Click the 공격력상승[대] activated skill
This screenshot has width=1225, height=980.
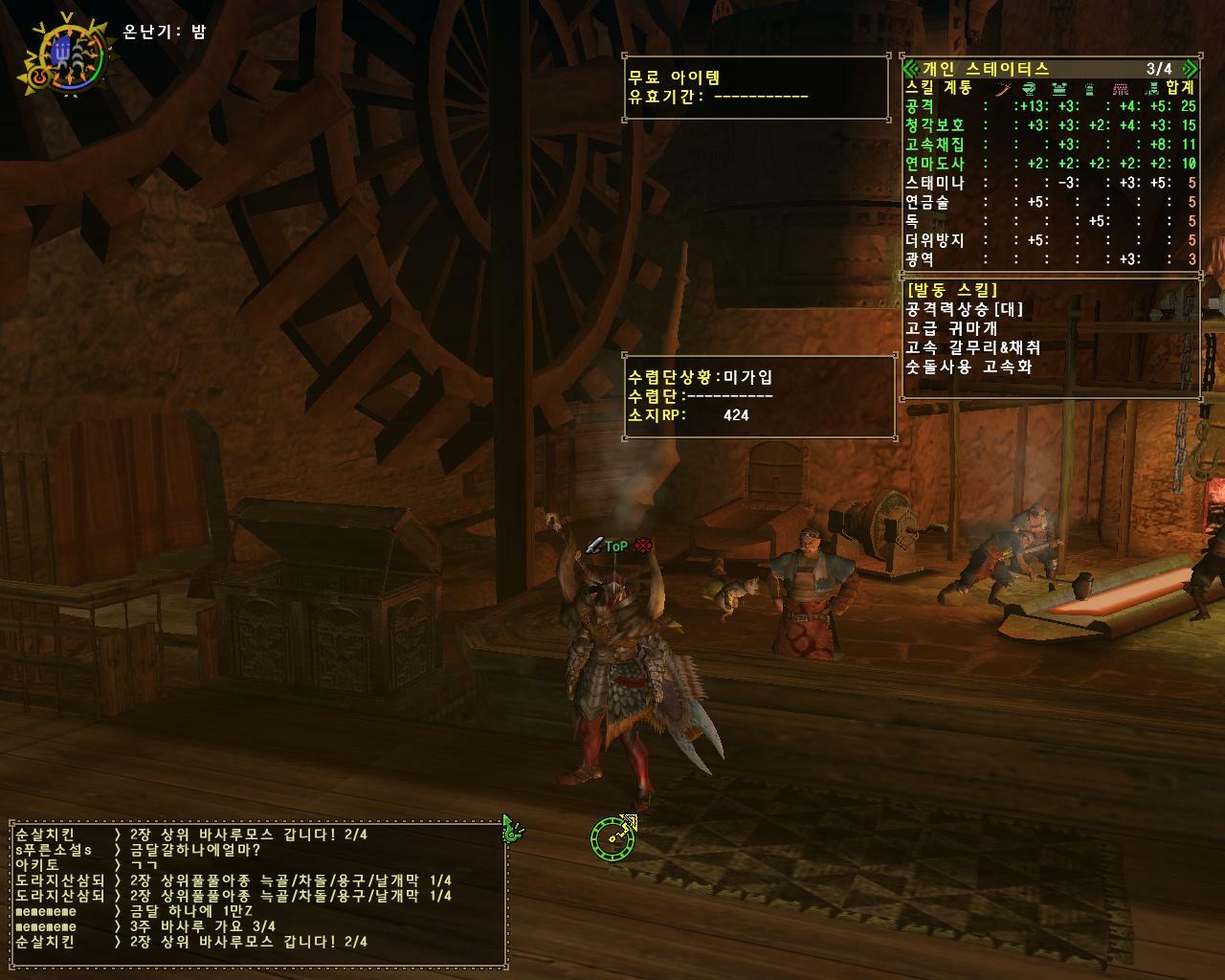pyautogui.click(x=965, y=309)
